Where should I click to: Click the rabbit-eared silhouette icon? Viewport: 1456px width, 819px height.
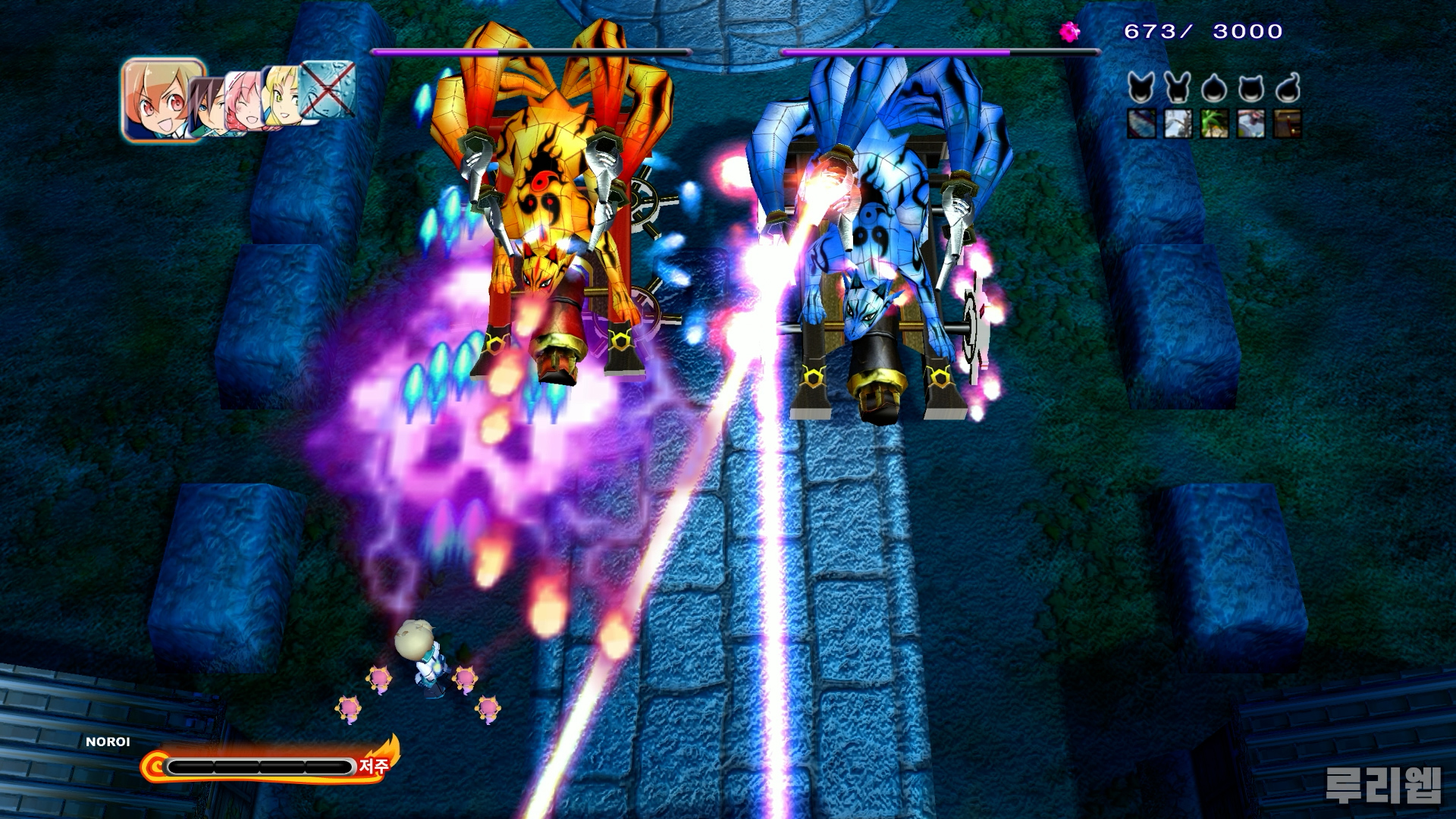point(1178,88)
